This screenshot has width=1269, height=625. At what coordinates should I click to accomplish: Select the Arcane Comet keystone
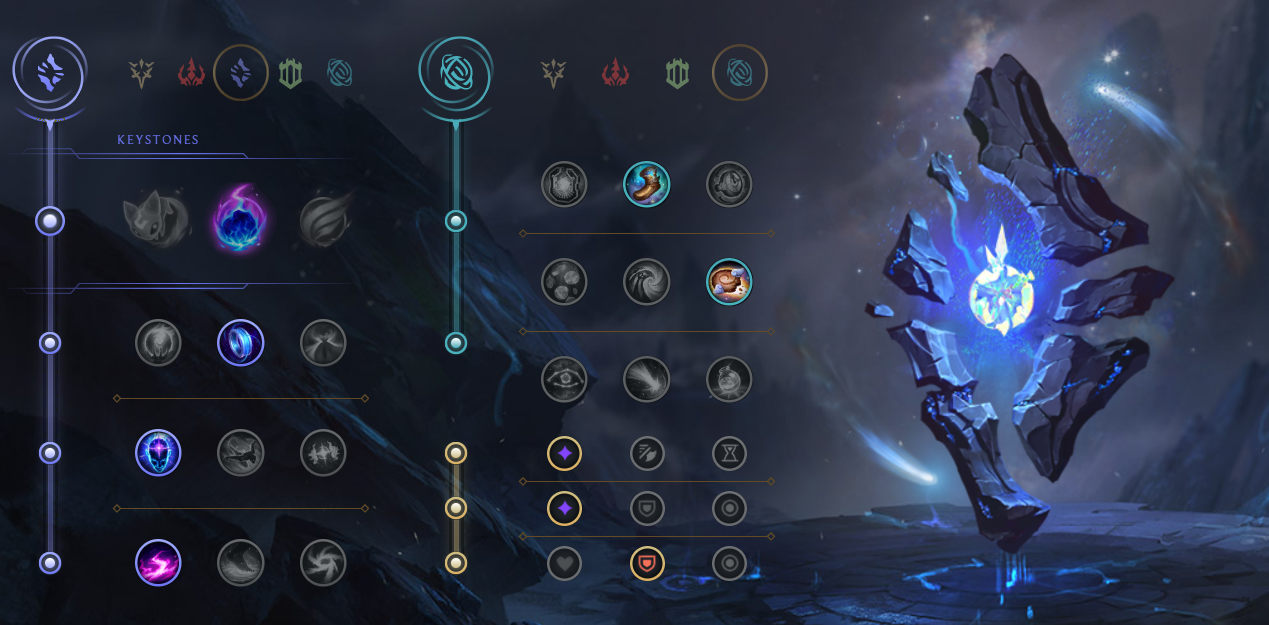240,221
